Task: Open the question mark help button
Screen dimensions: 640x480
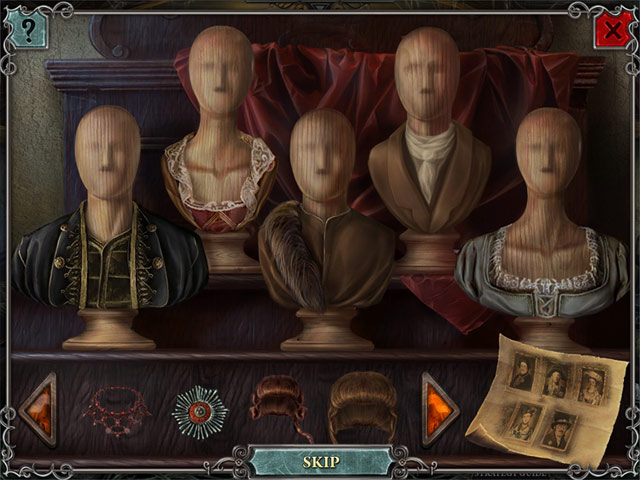Action: (x=27, y=30)
